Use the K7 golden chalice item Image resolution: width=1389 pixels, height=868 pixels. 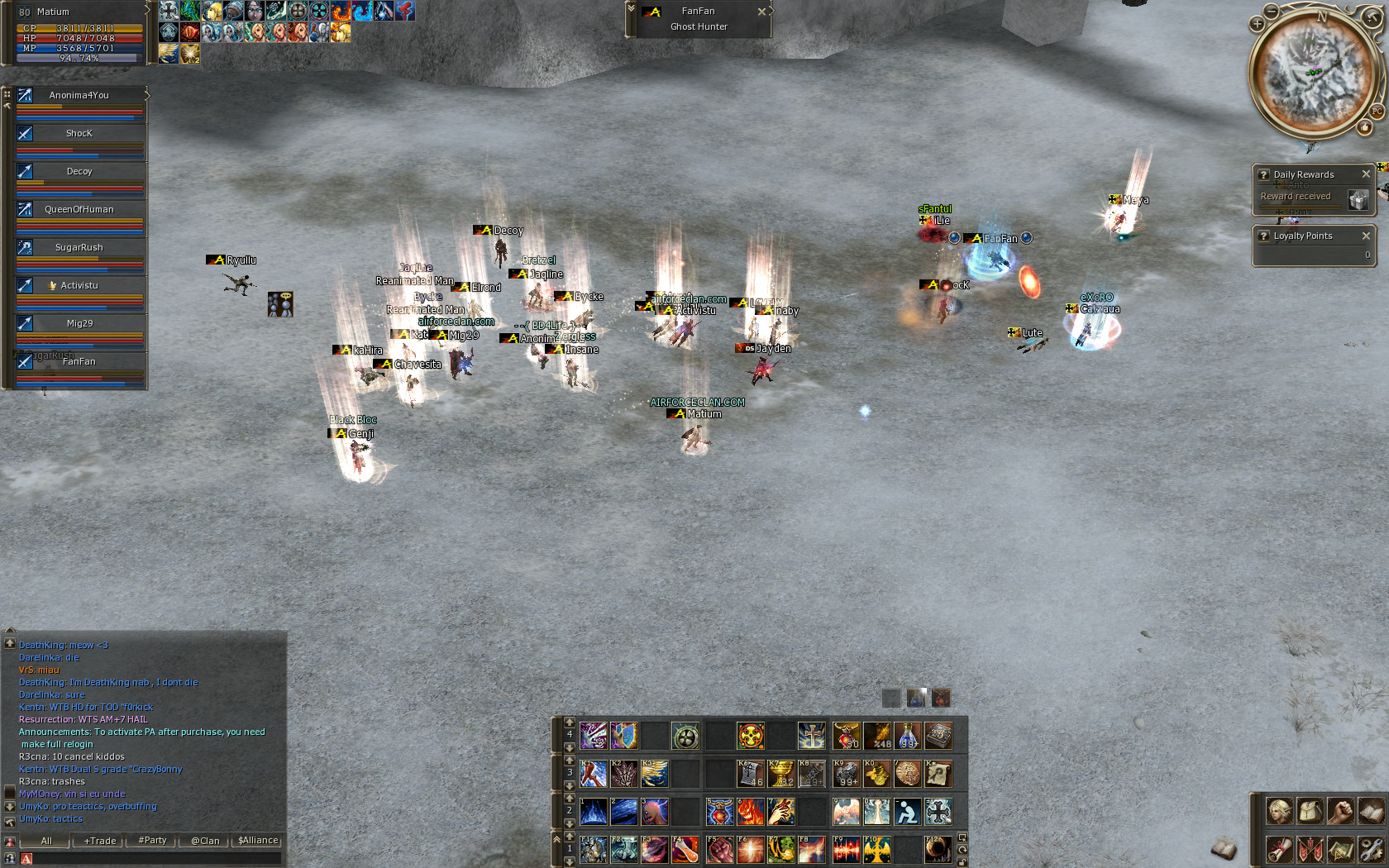pyautogui.click(x=780, y=774)
